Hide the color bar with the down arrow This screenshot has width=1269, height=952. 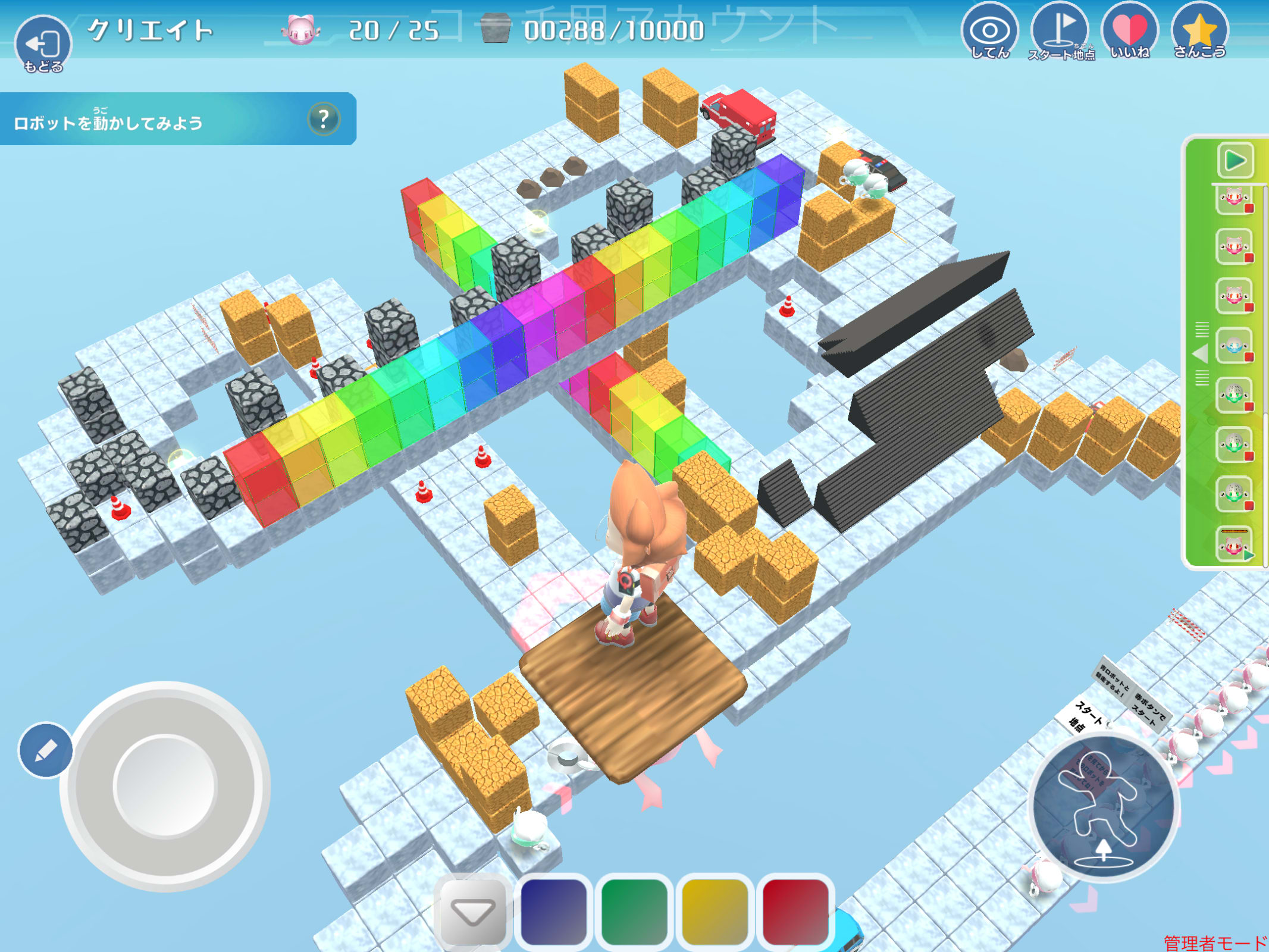click(x=473, y=910)
